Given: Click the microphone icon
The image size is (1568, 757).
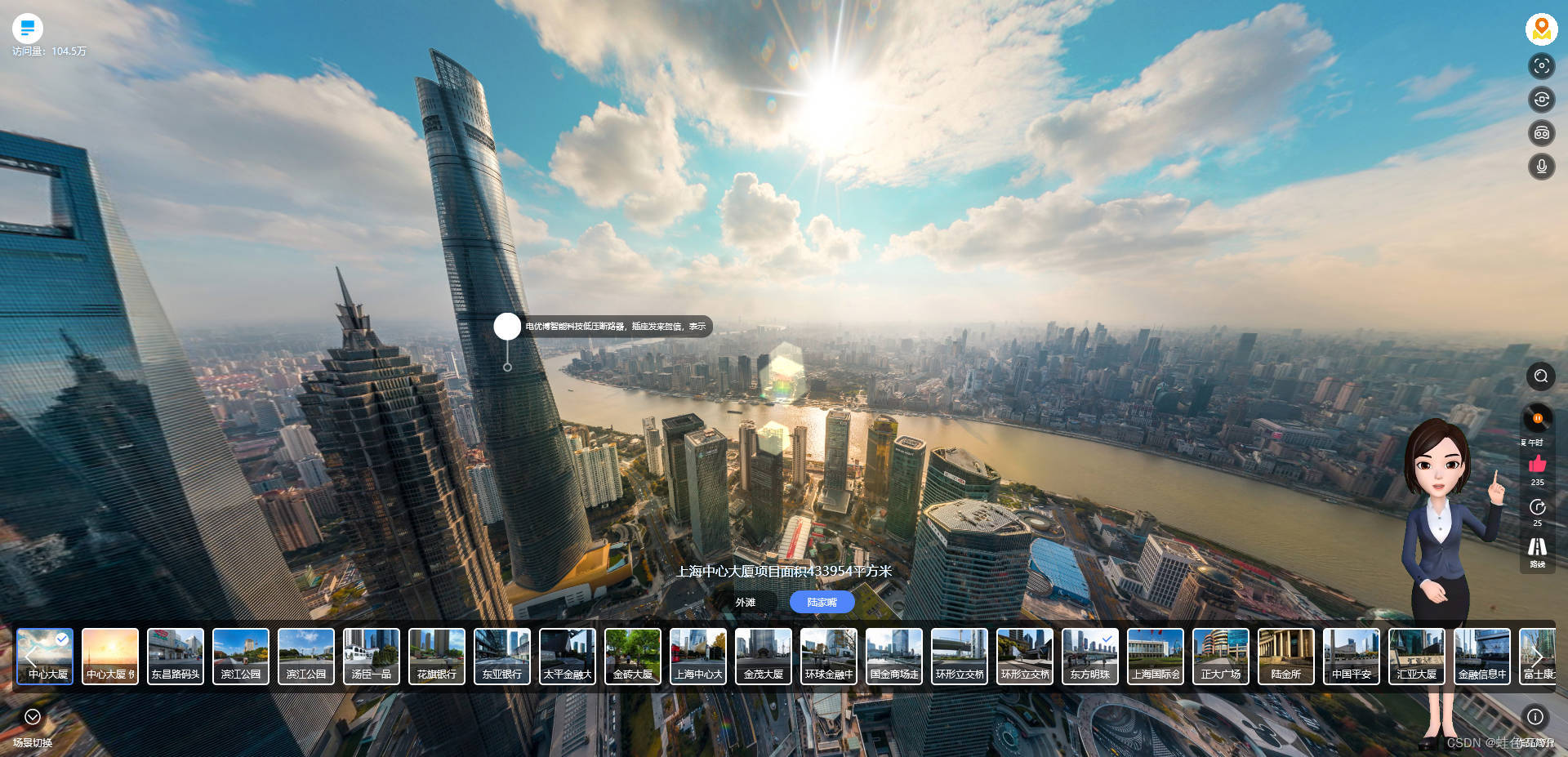Looking at the screenshot, I should [x=1541, y=167].
